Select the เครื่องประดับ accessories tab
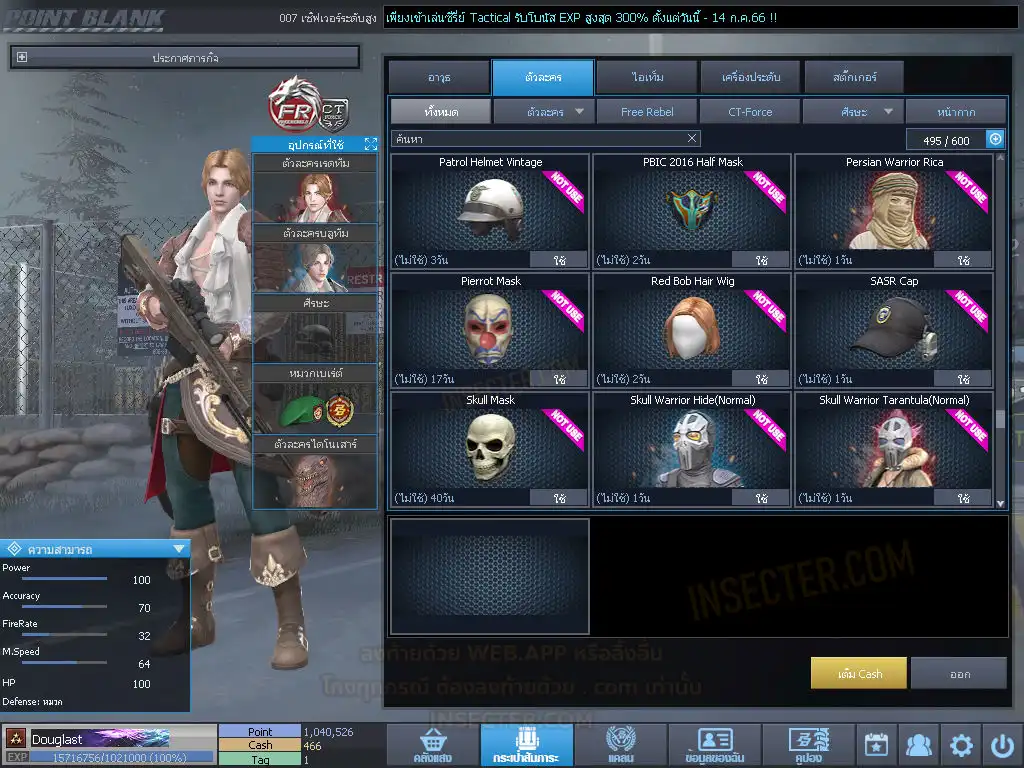1024x768 pixels. tap(749, 77)
